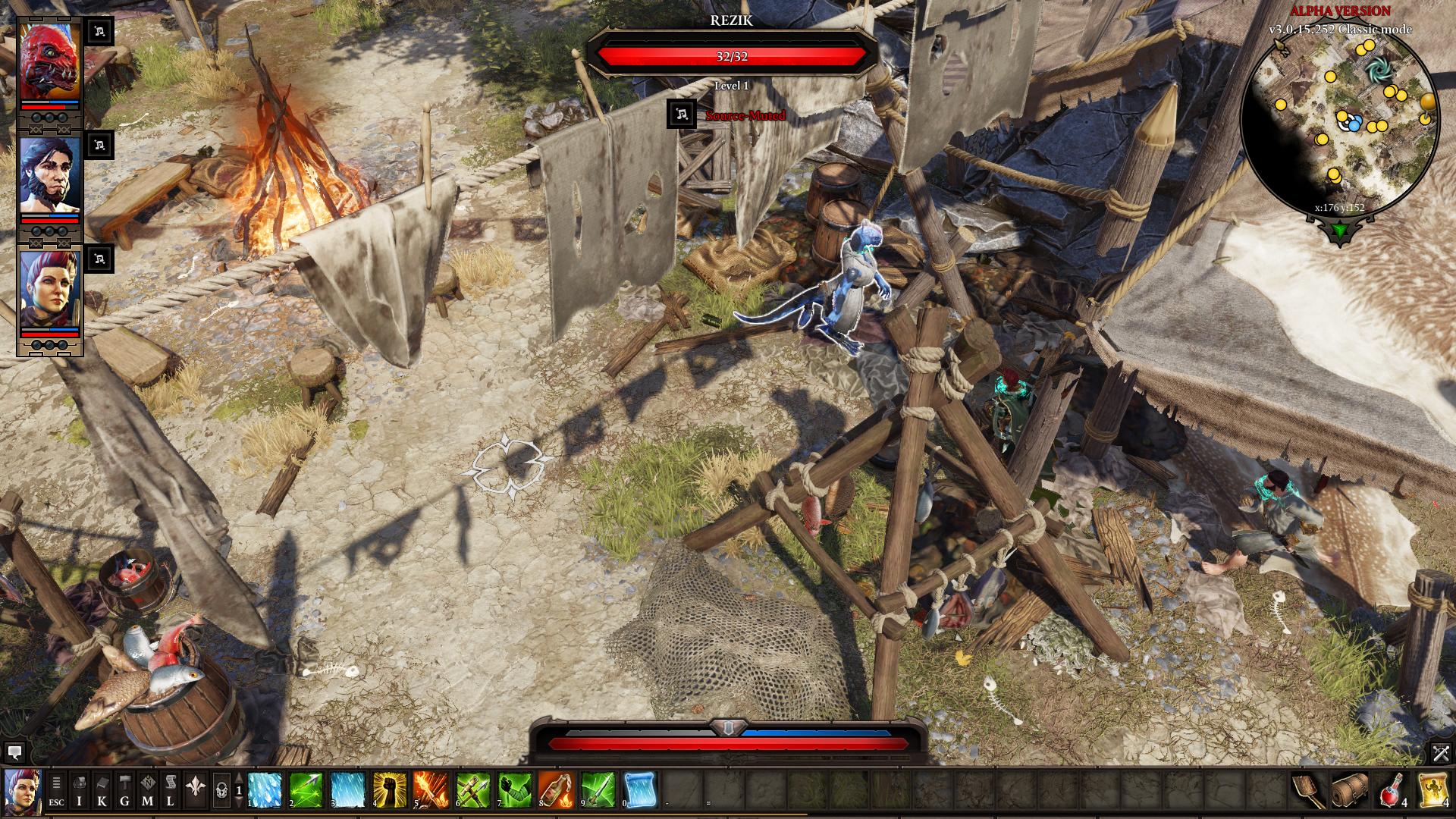The image size is (1456, 819).
Task: Cast the rain skill in slot 3
Action: (348, 789)
